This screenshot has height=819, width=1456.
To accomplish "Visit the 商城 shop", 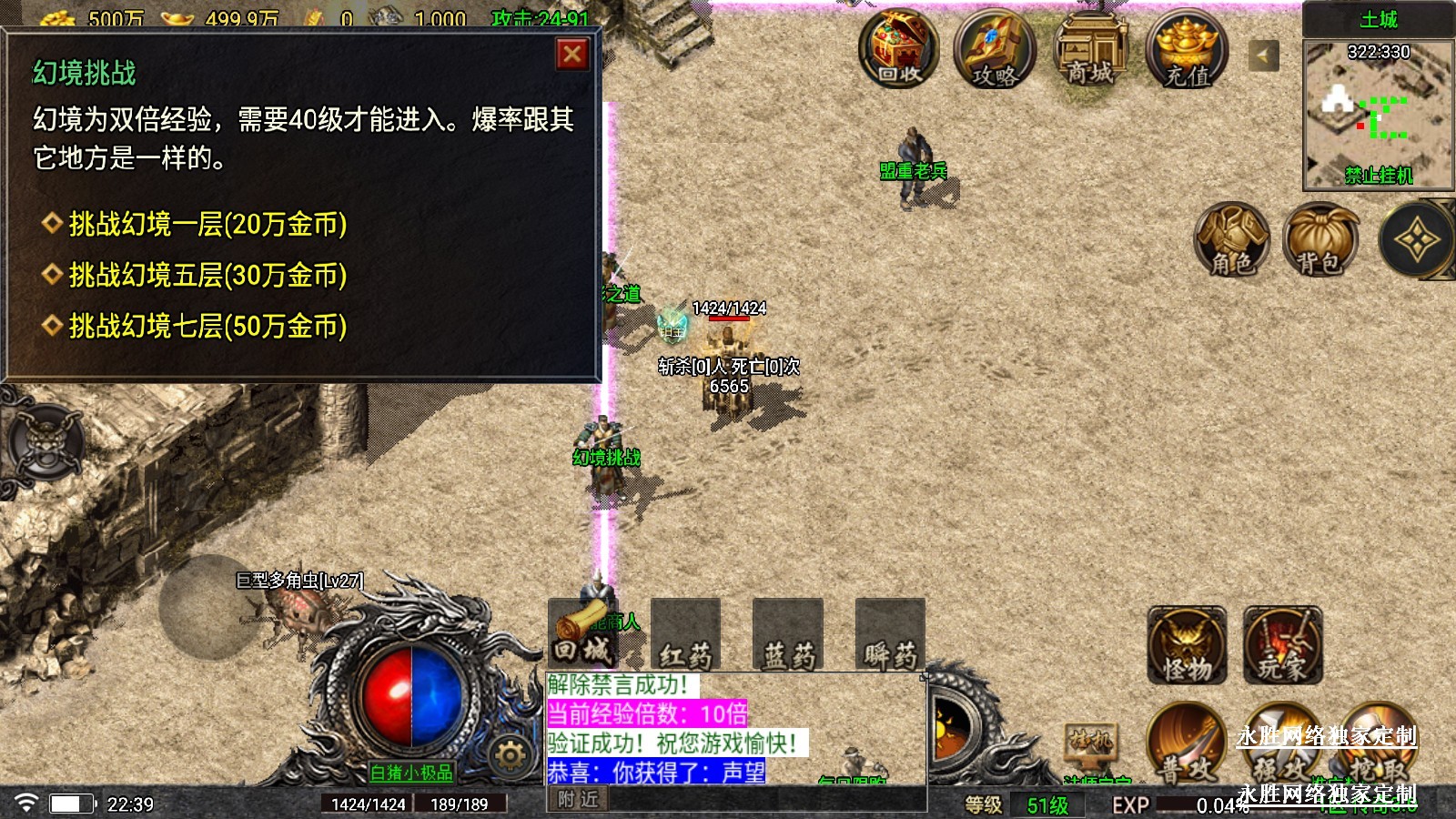I will tap(1090, 49).
